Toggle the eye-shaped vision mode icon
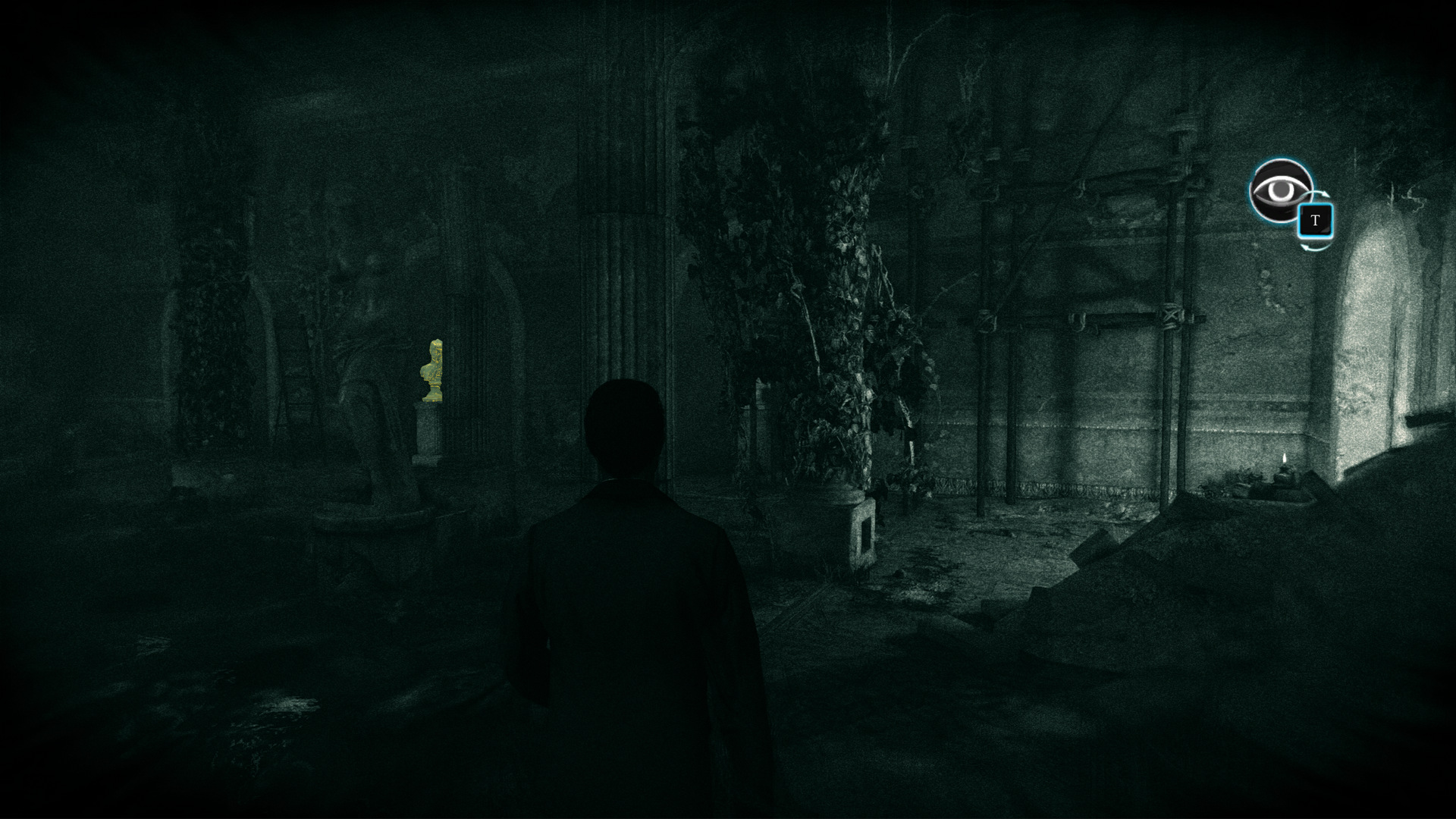Viewport: 1456px width, 819px height. (x=1281, y=190)
